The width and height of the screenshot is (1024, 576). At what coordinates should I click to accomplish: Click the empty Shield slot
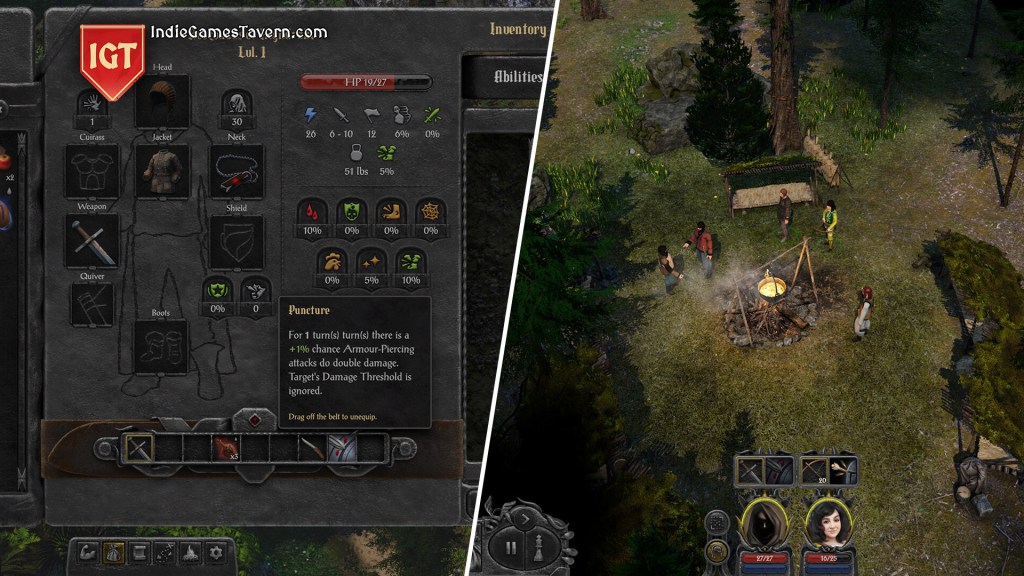click(x=237, y=241)
